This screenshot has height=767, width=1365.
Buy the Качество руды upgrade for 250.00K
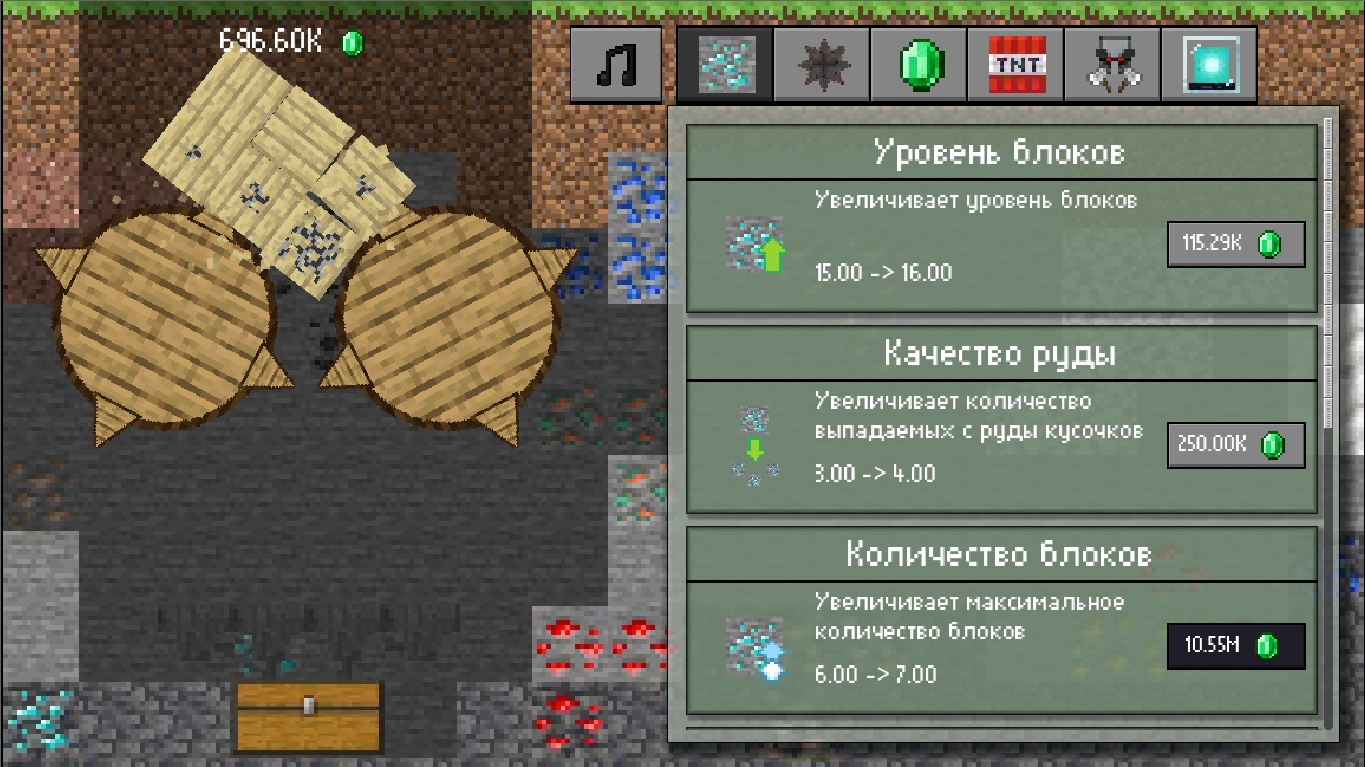pos(1236,444)
